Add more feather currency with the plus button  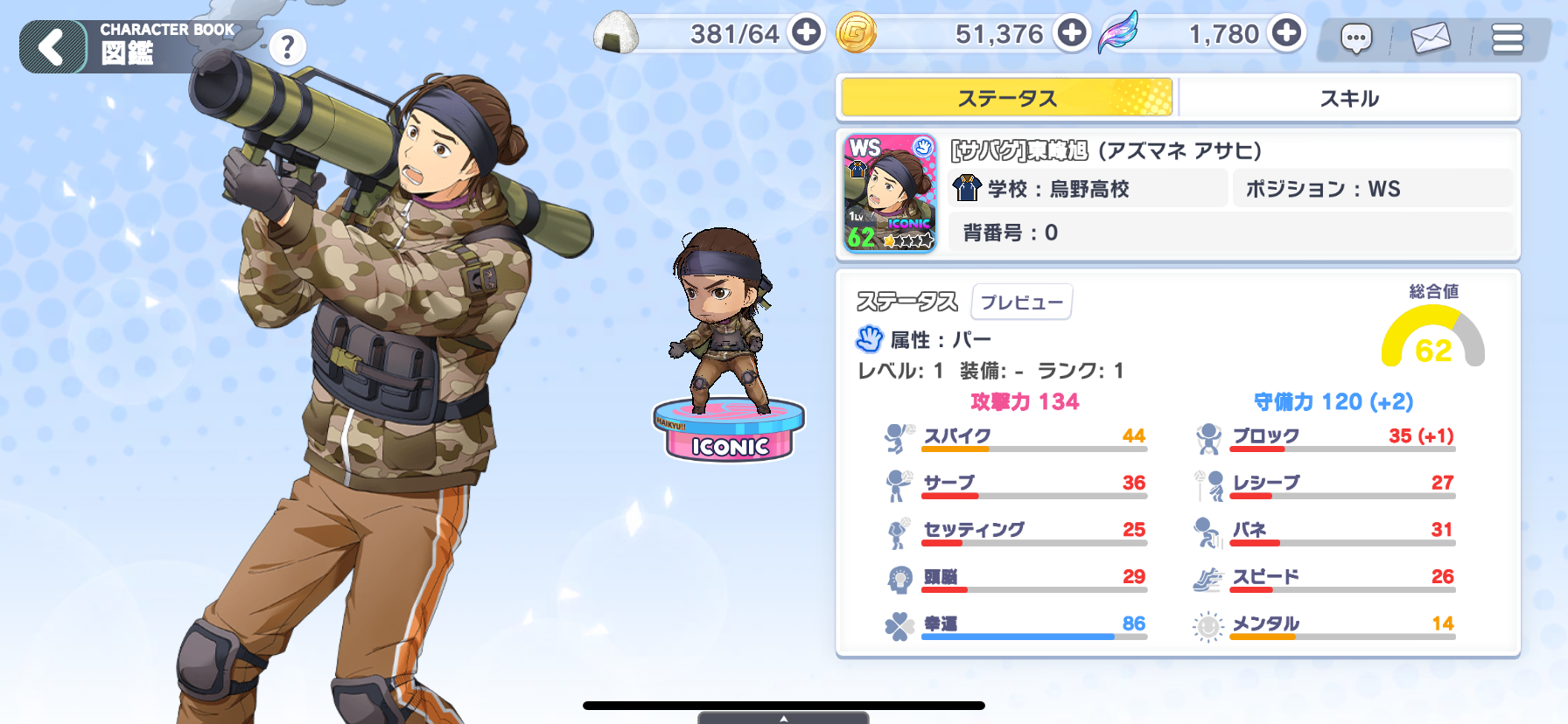(x=1286, y=33)
